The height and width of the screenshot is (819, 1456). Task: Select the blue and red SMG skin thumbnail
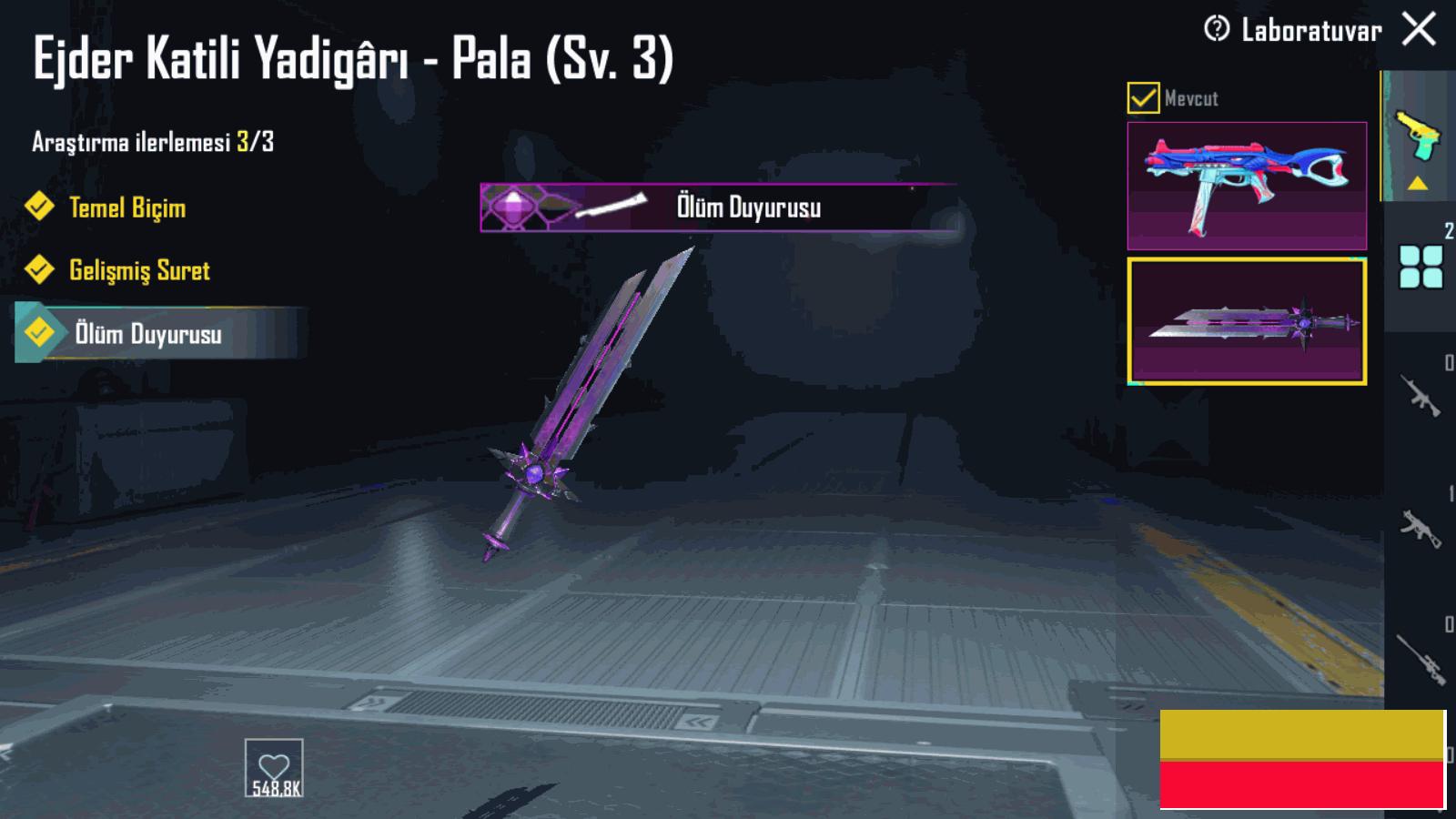[x=1247, y=186]
